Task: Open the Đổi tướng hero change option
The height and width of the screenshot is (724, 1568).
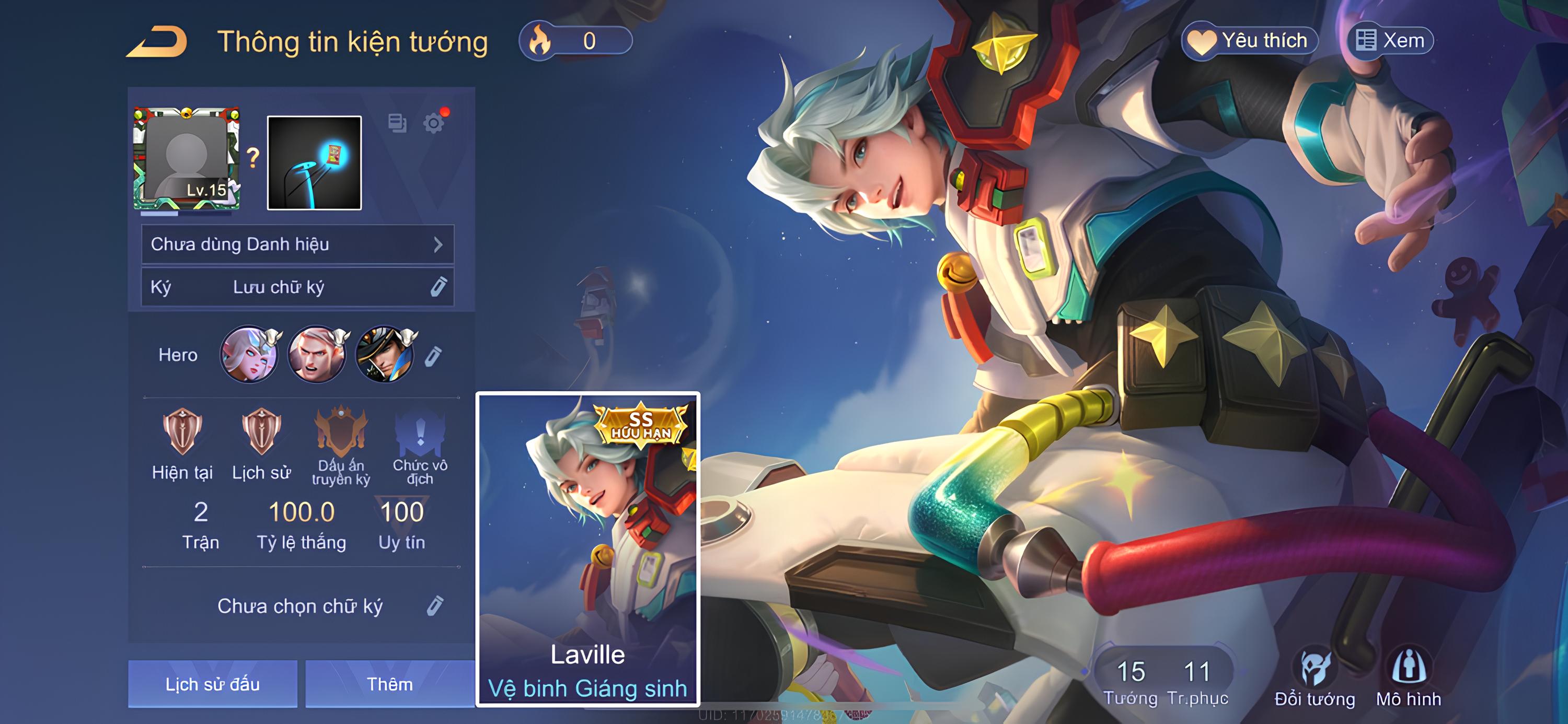Action: pyautogui.click(x=1315, y=679)
